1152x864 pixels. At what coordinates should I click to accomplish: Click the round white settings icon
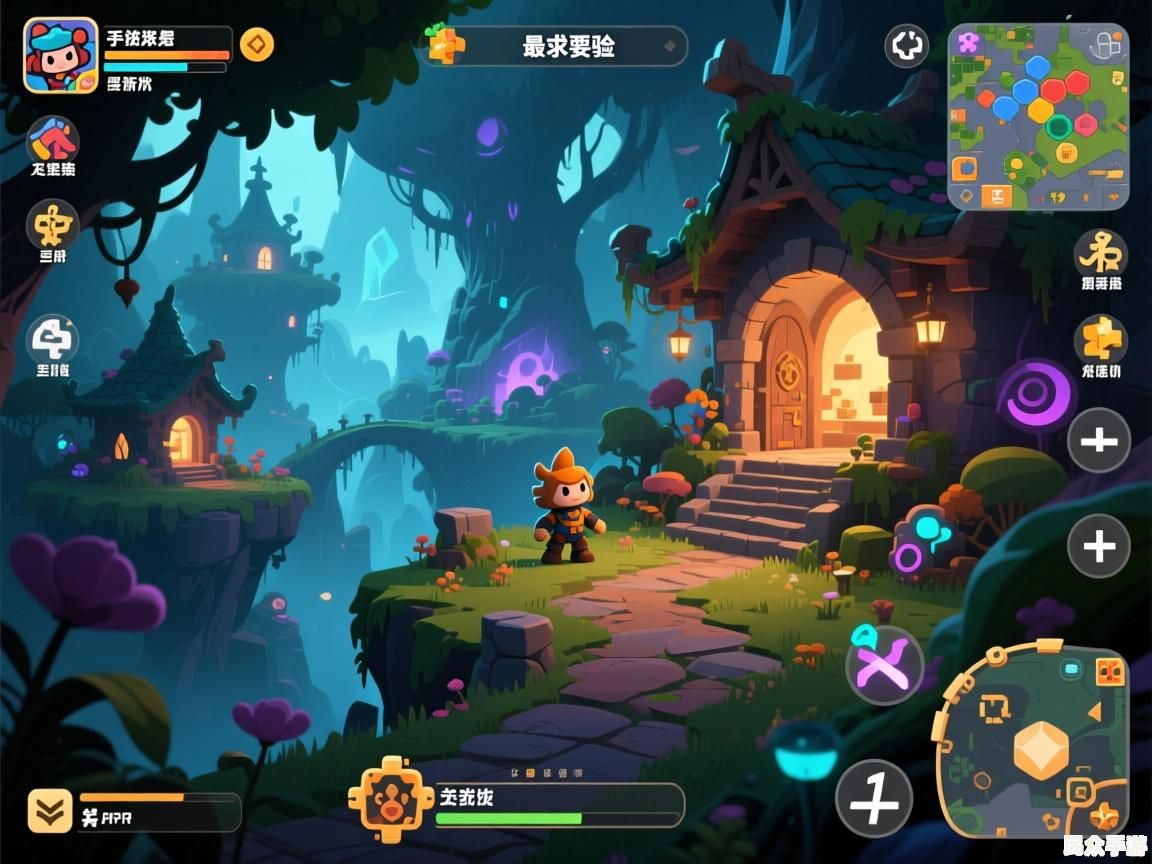tap(907, 46)
